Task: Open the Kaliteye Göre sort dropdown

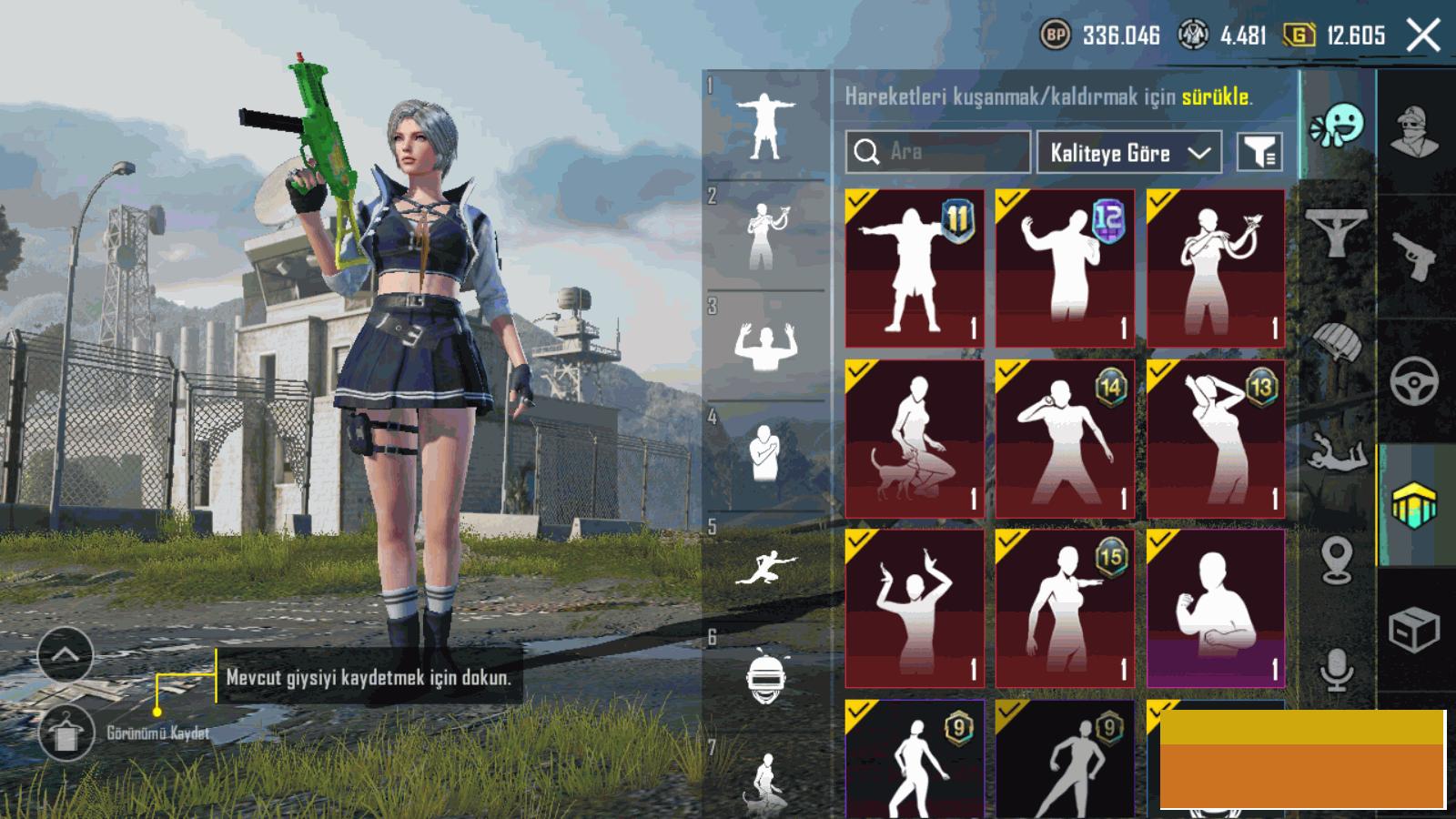Action: coord(1129,153)
